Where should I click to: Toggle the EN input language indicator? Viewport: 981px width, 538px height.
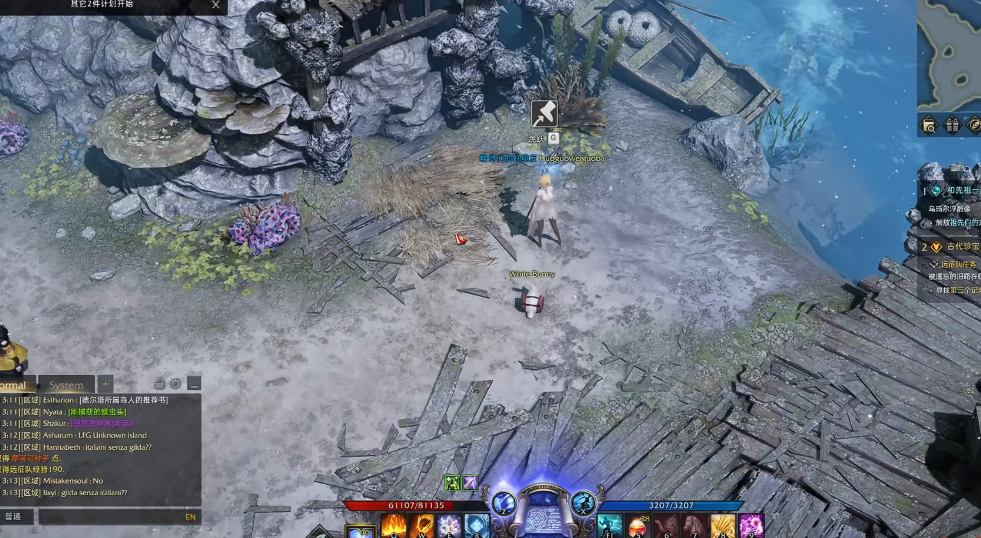190,517
